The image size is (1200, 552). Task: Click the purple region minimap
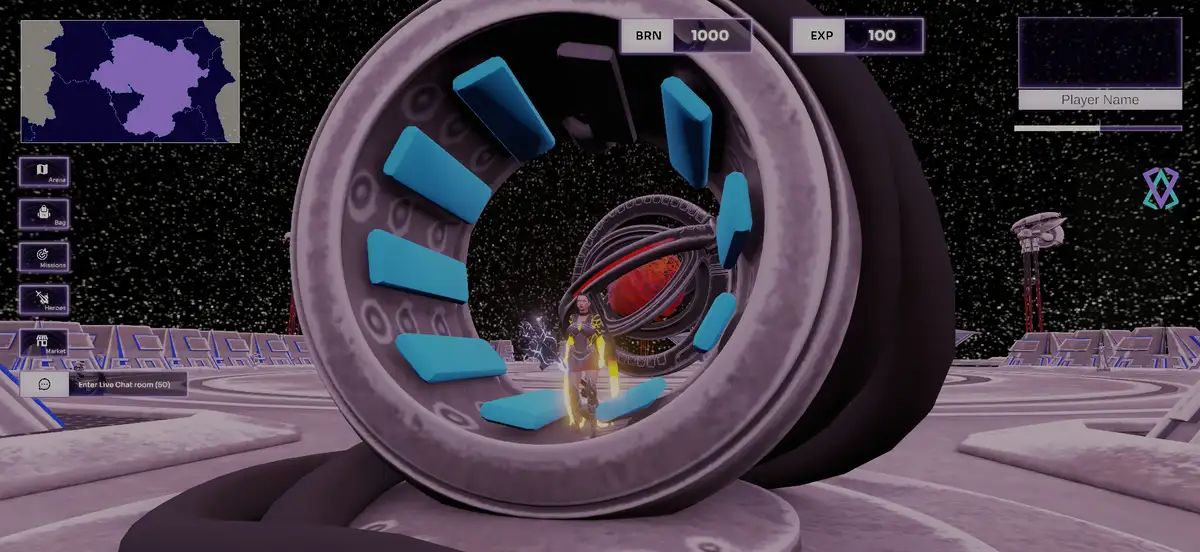point(130,81)
